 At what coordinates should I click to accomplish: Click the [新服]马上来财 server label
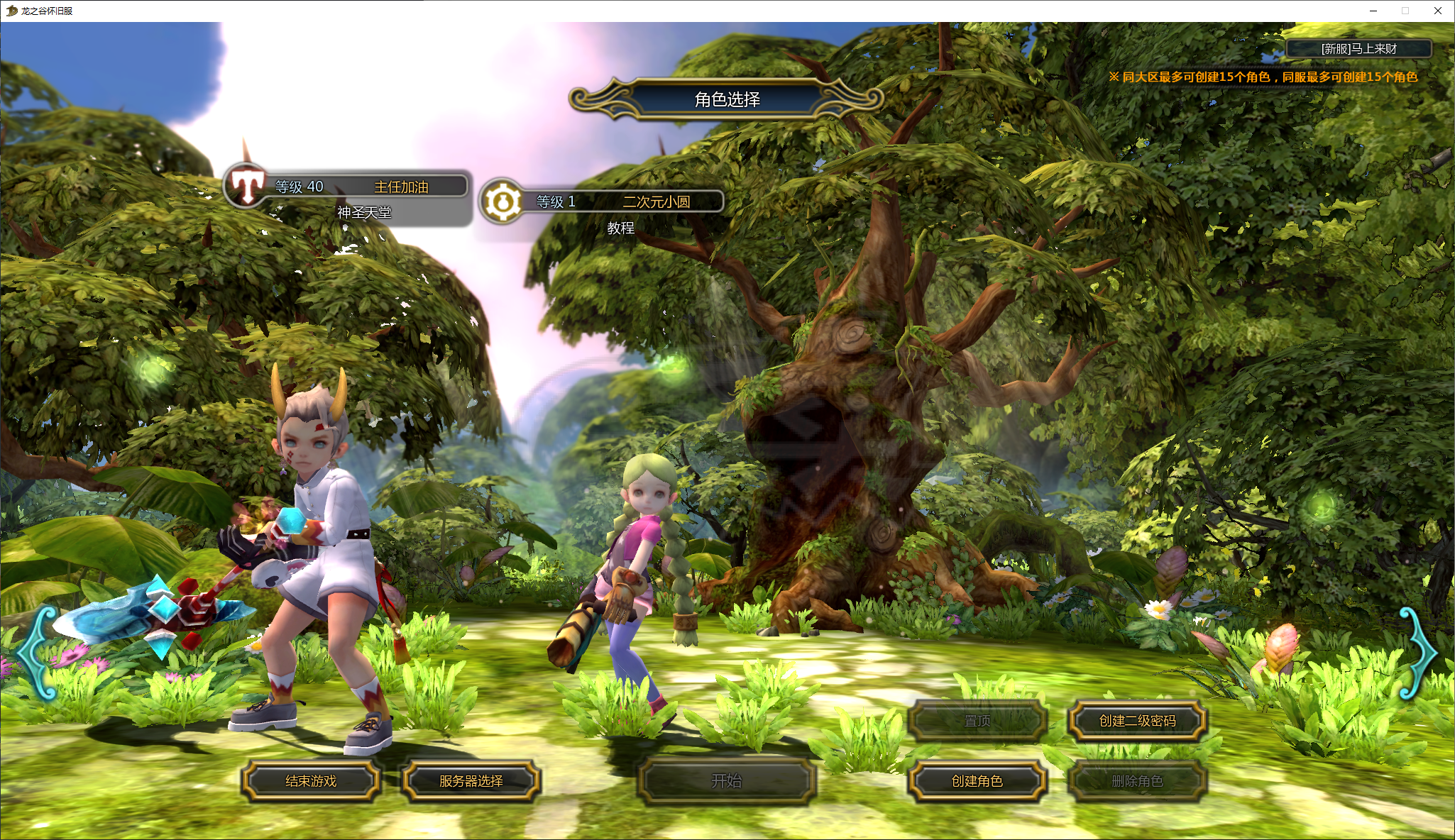pos(1358,49)
